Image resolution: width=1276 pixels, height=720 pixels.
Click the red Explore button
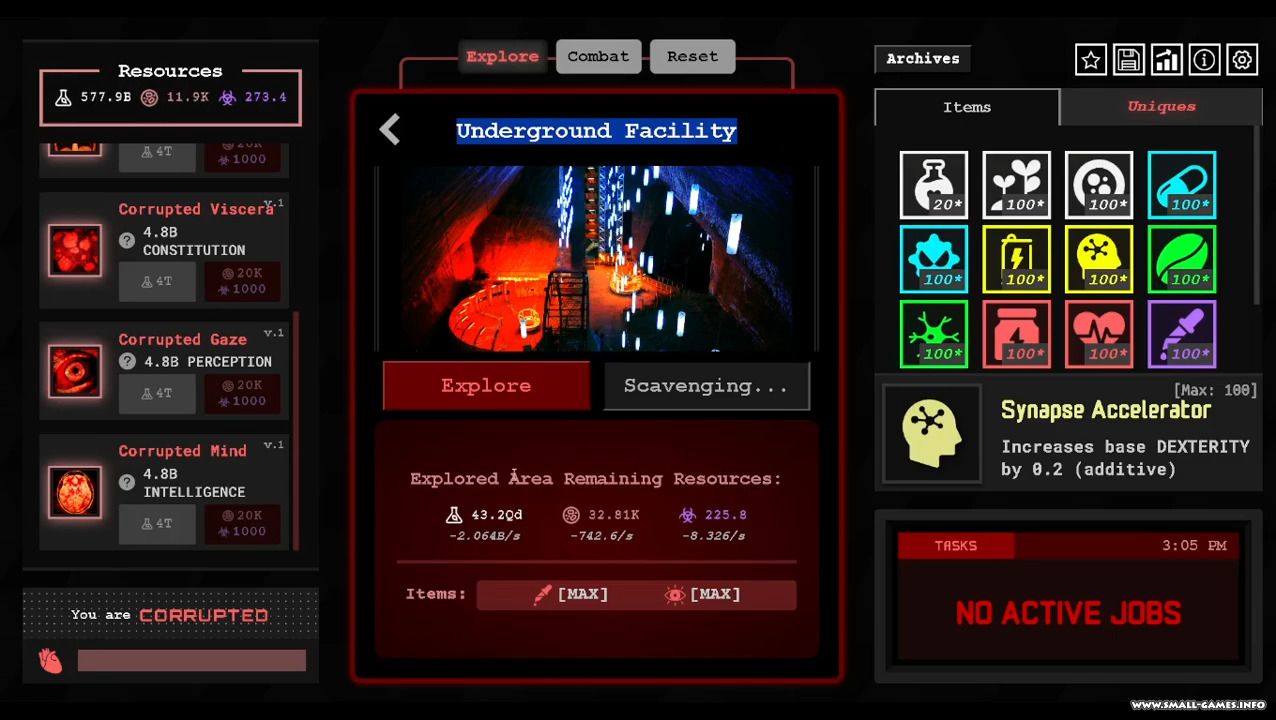coord(486,386)
